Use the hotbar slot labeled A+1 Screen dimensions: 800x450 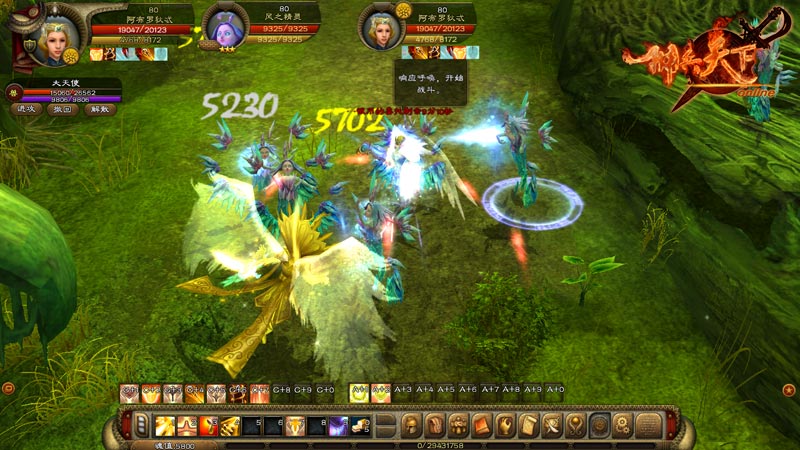click(x=358, y=393)
